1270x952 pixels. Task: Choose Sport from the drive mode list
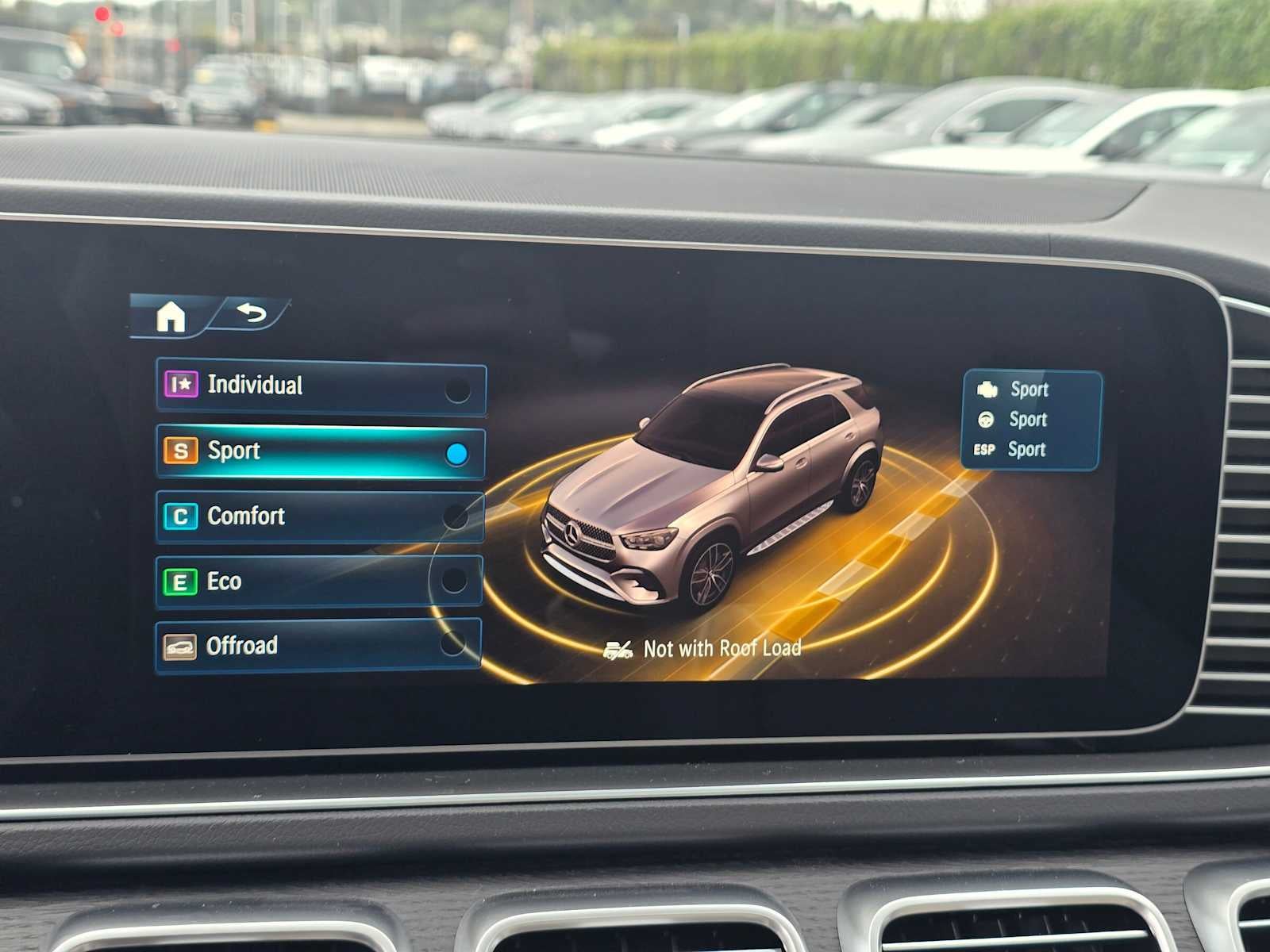tap(317, 451)
